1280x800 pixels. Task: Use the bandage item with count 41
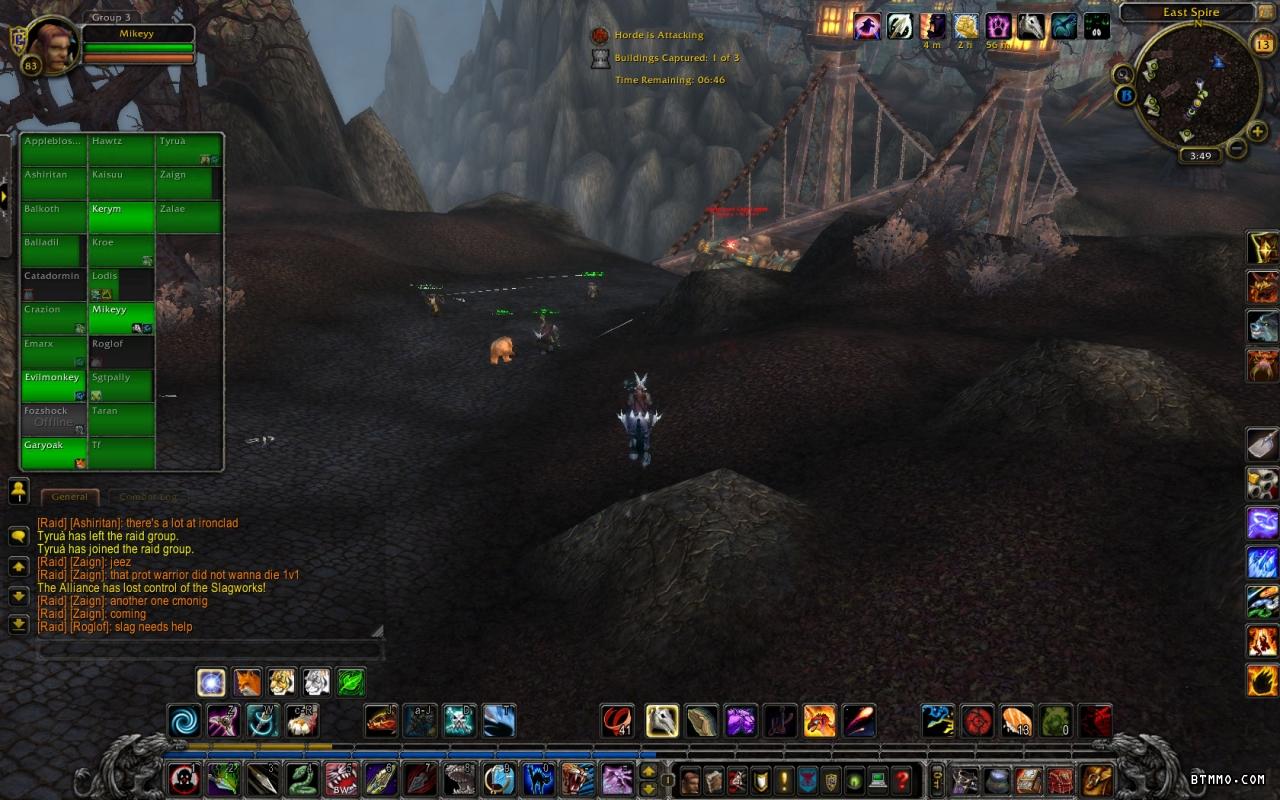[x=617, y=720]
